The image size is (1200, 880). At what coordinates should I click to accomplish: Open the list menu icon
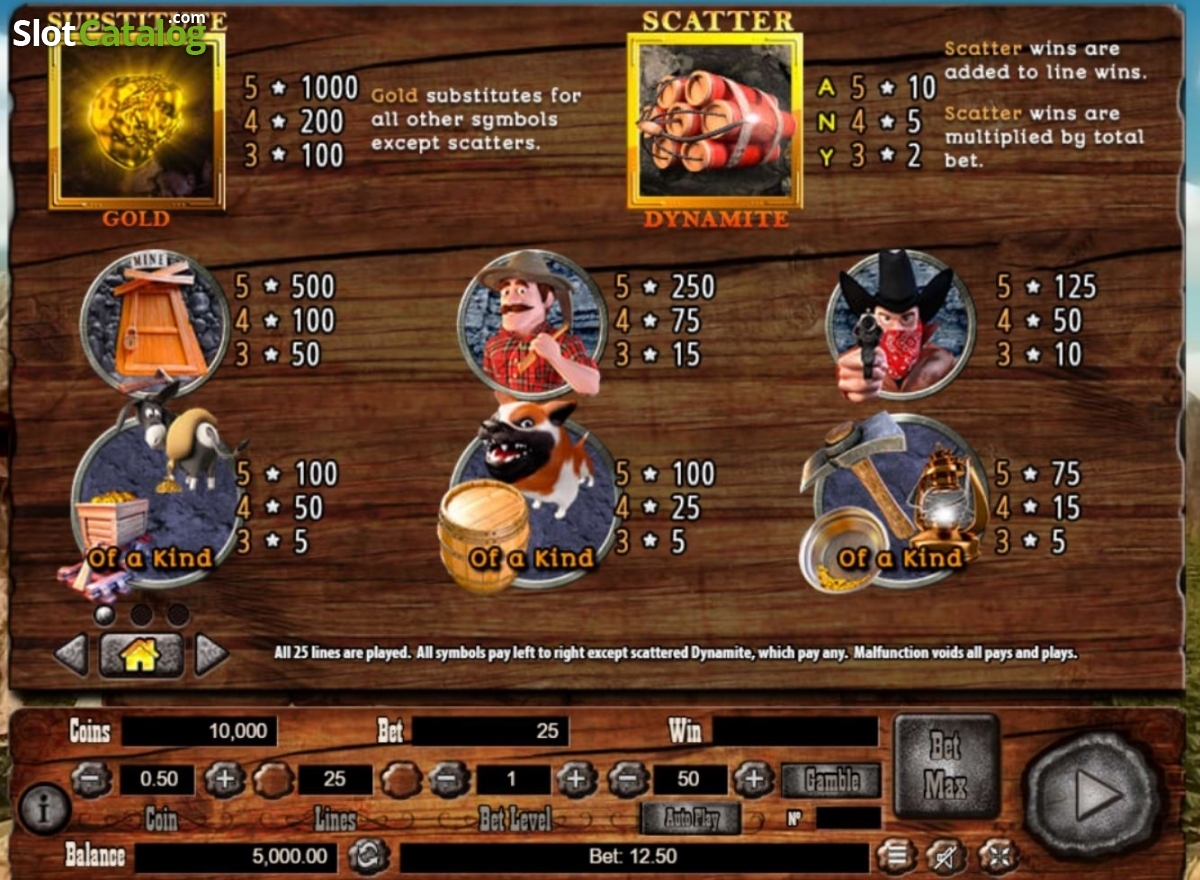896,856
